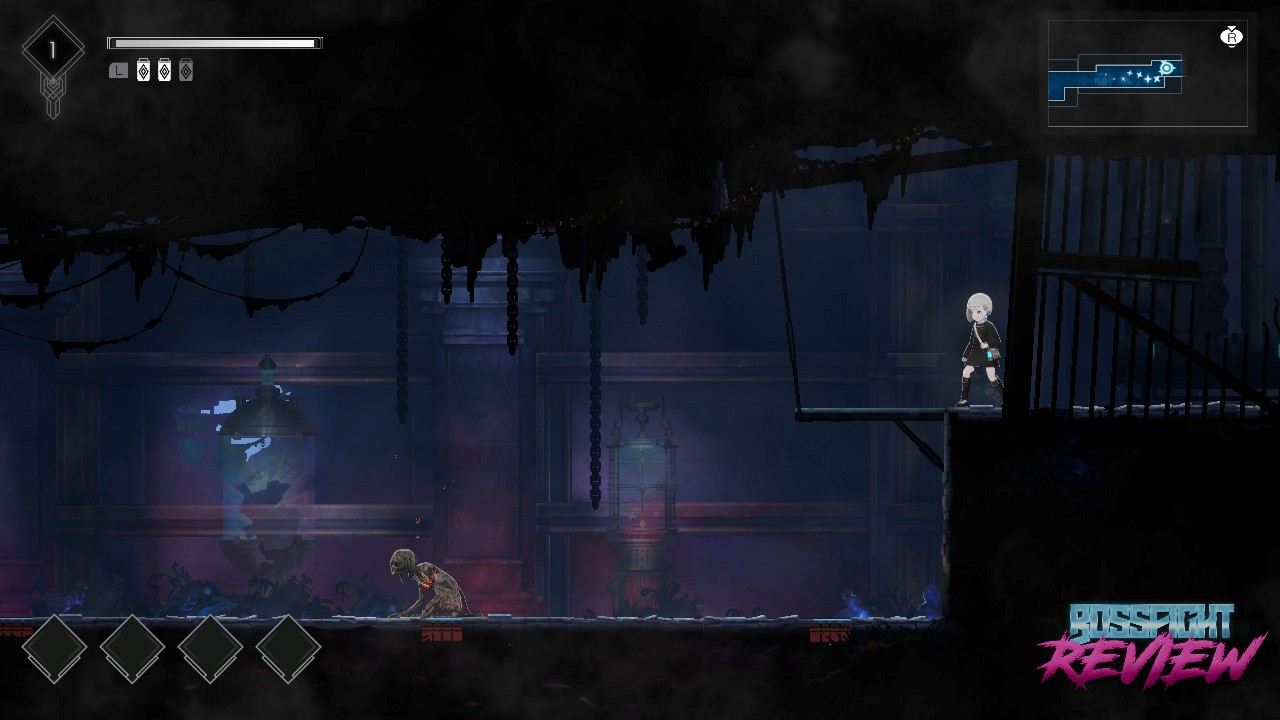1280x720 pixels.
Task: Click the Bossfight Review watermark logo
Action: point(1151,645)
